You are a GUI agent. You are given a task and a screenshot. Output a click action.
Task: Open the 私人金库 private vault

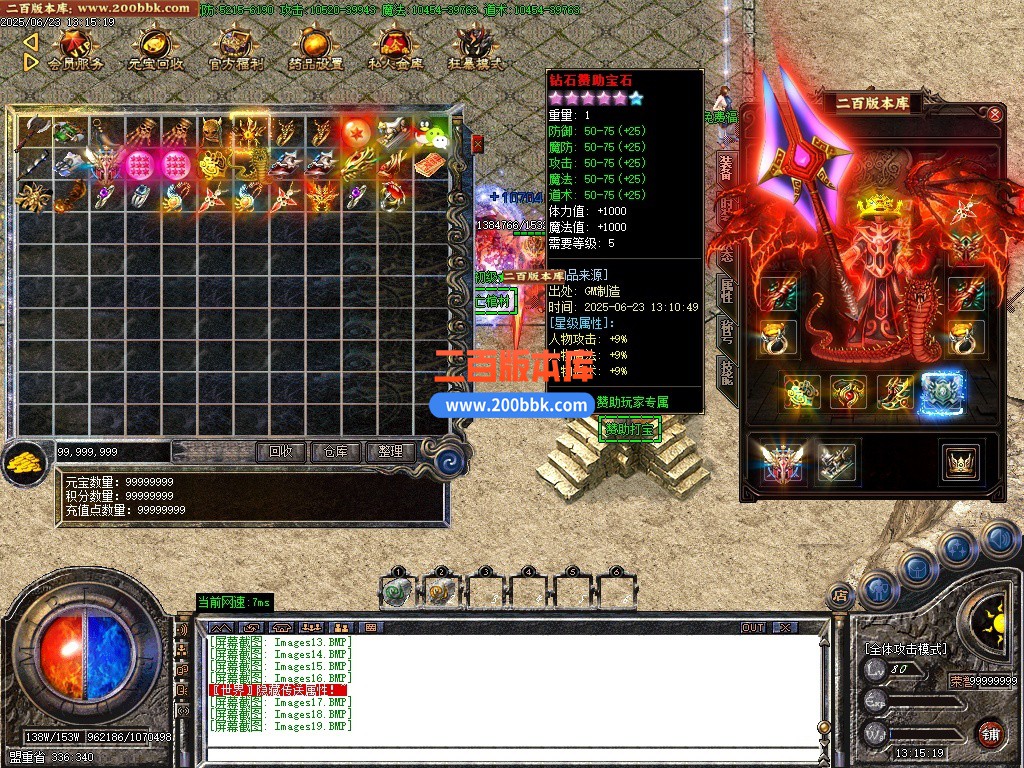coord(395,48)
